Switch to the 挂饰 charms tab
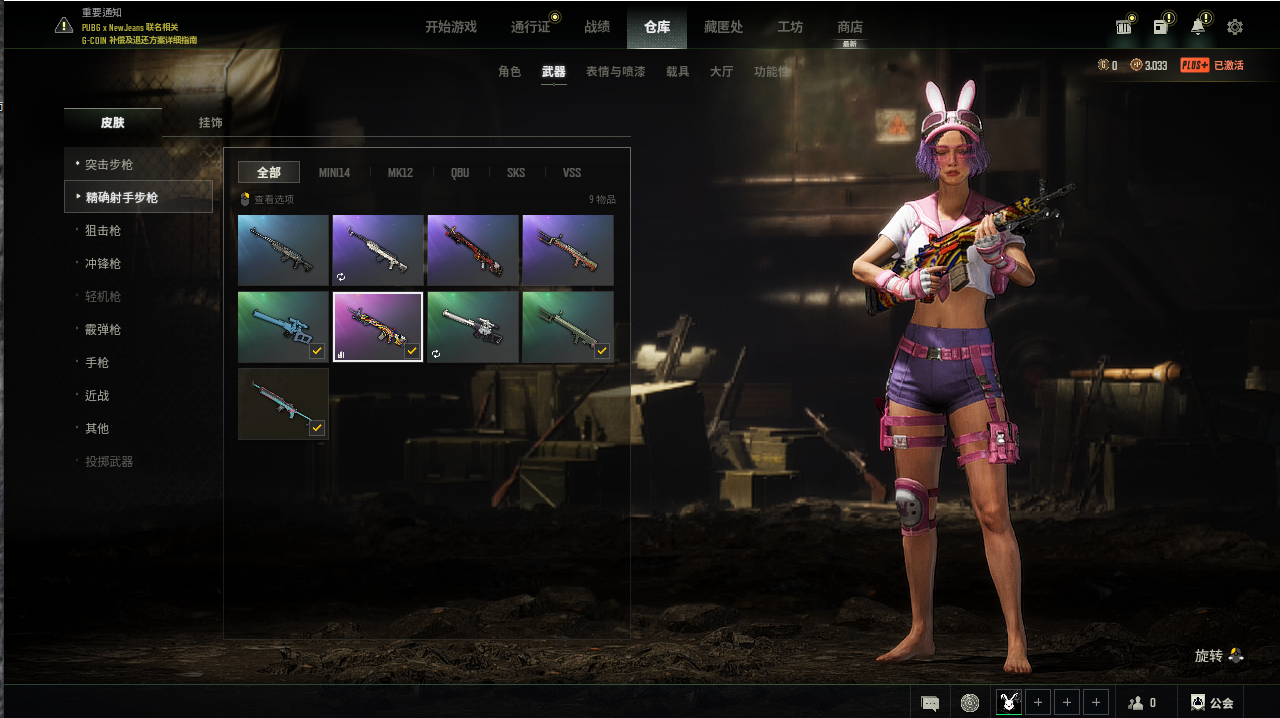Image resolution: width=1280 pixels, height=718 pixels. pos(210,123)
